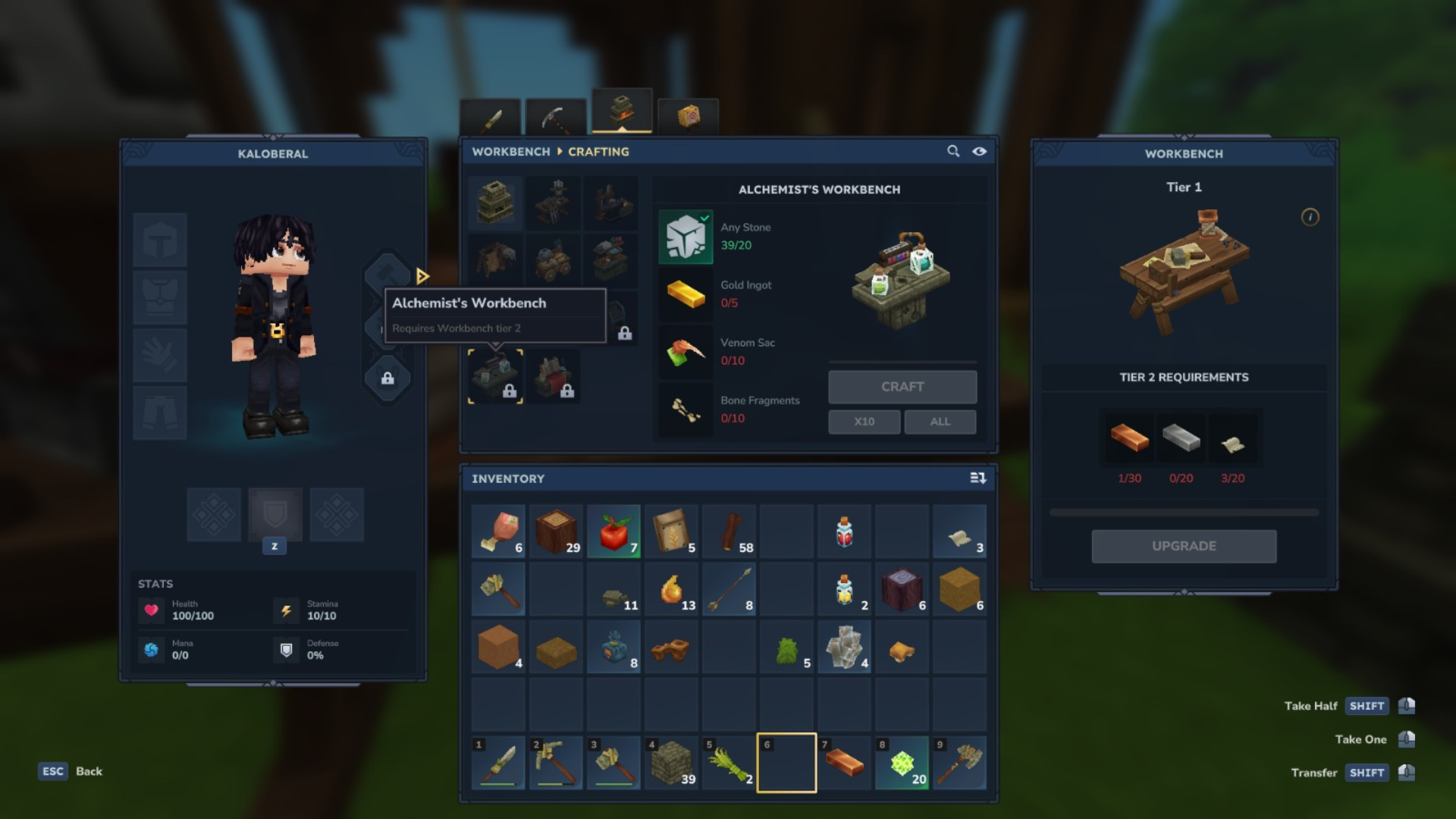The image size is (1456, 819).
Task: Switch to the knife weapons tab
Action: (491, 115)
